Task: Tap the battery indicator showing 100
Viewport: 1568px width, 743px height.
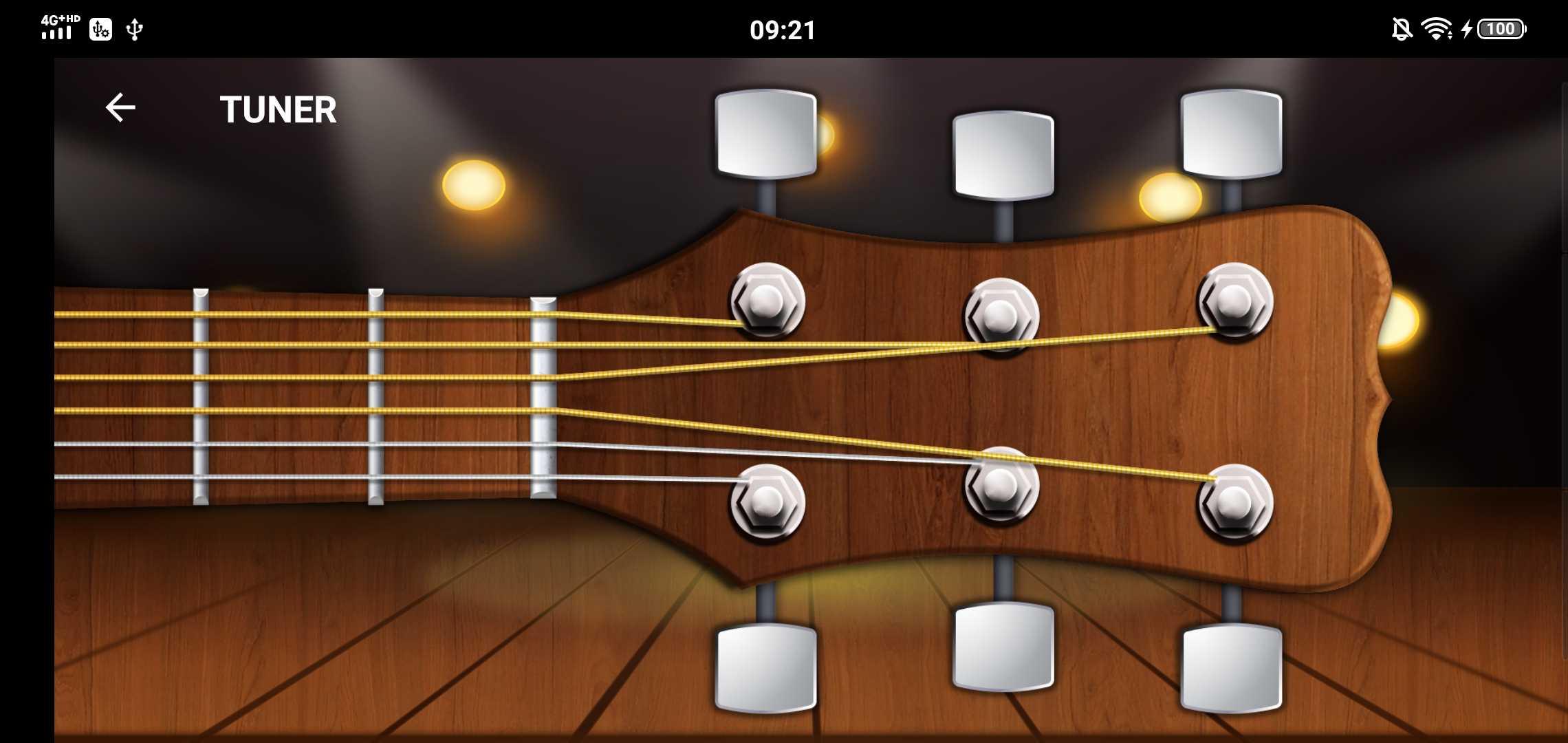Action: tap(1501, 29)
